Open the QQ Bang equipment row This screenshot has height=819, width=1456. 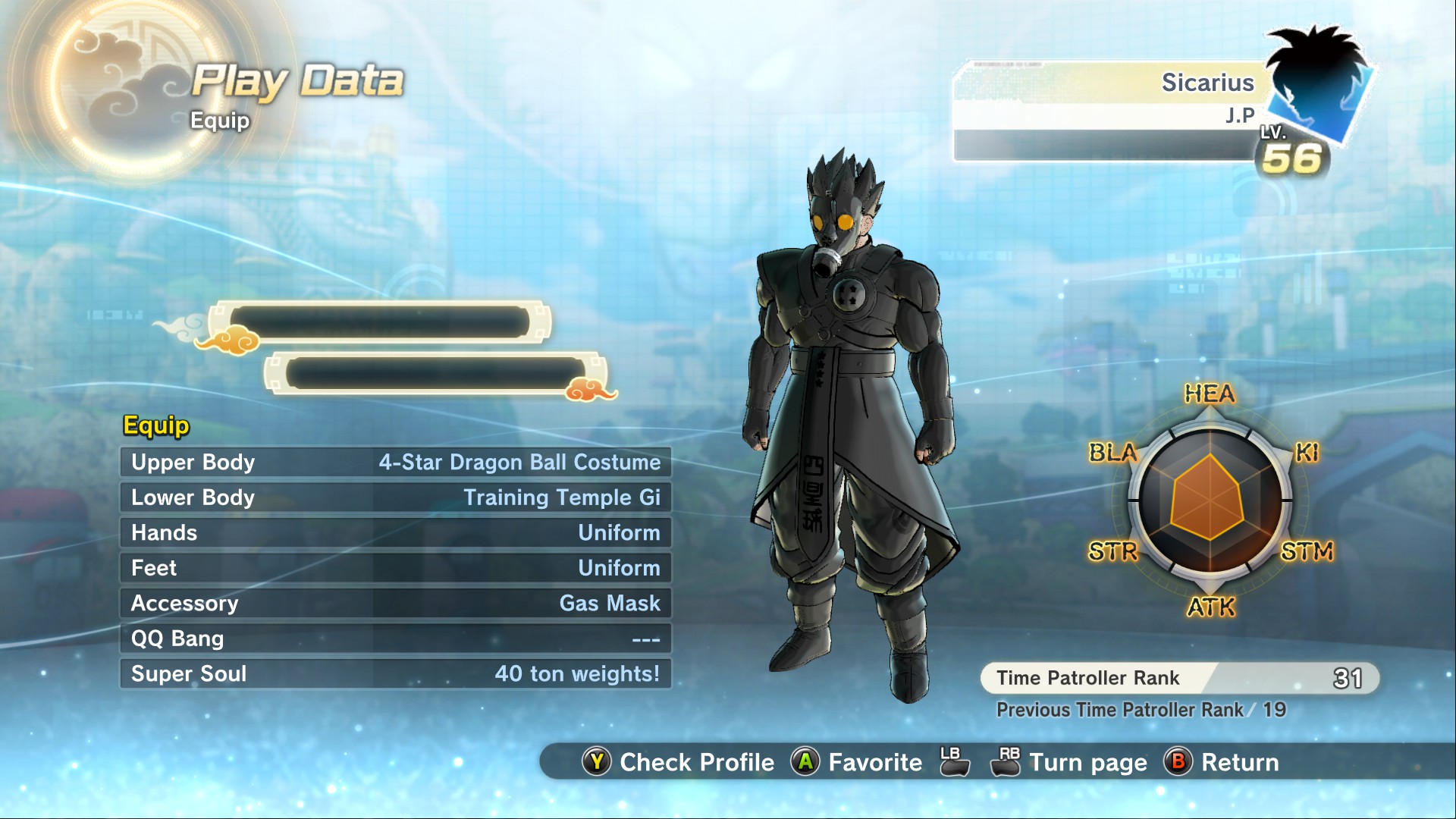click(x=395, y=639)
